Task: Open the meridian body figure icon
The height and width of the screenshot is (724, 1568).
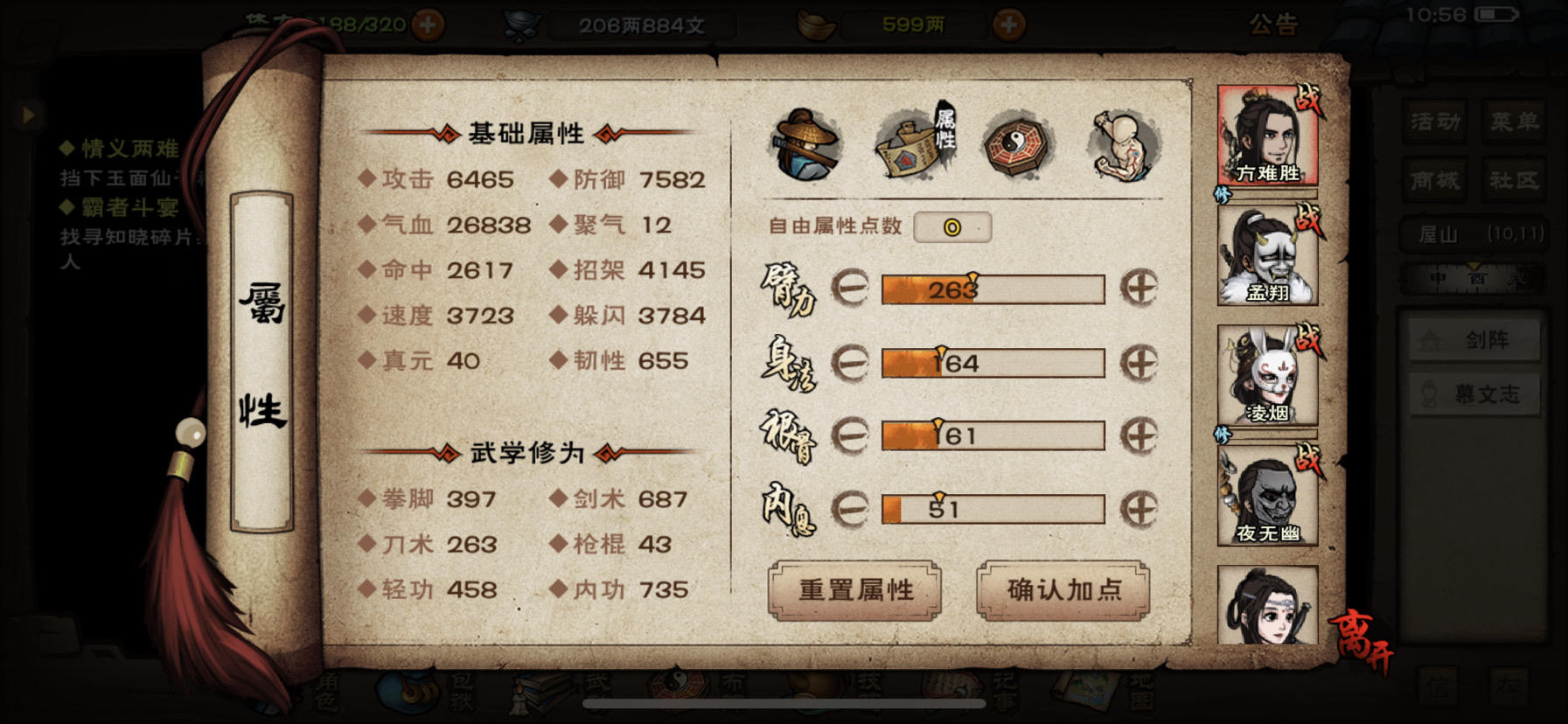Action: tap(1121, 144)
